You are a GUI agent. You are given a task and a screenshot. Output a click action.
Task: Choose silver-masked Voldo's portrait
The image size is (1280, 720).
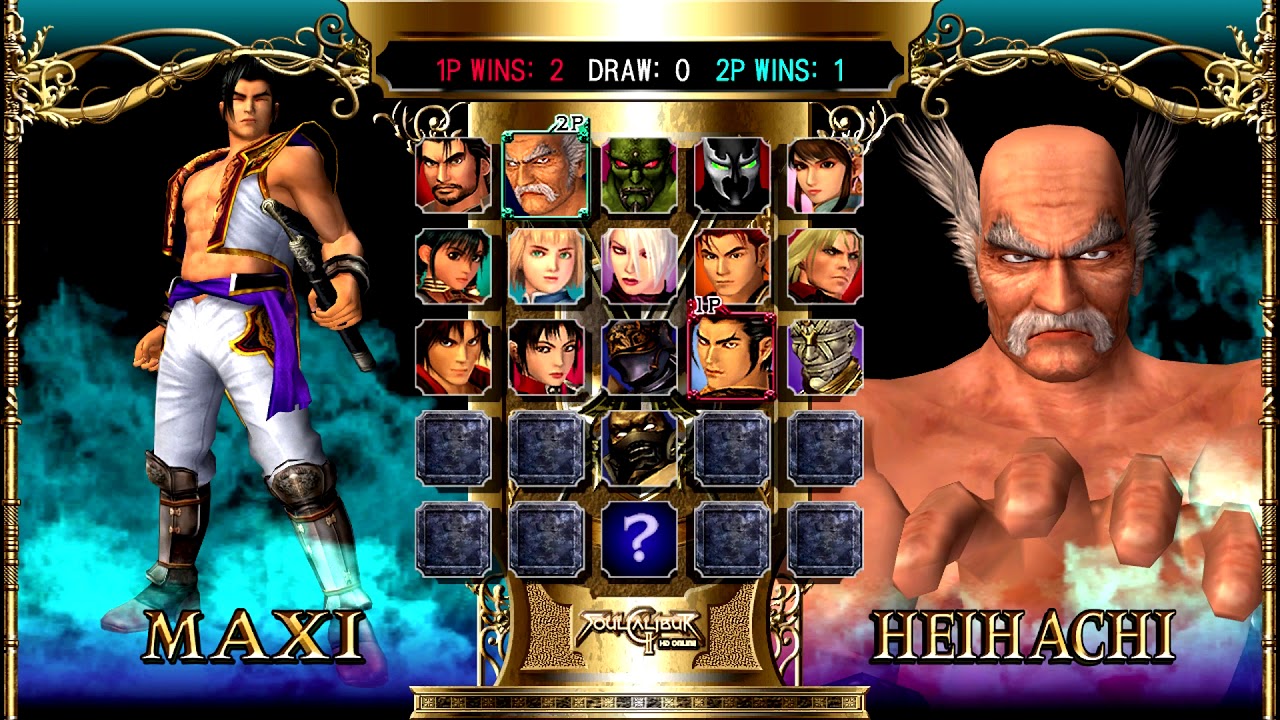click(x=825, y=357)
